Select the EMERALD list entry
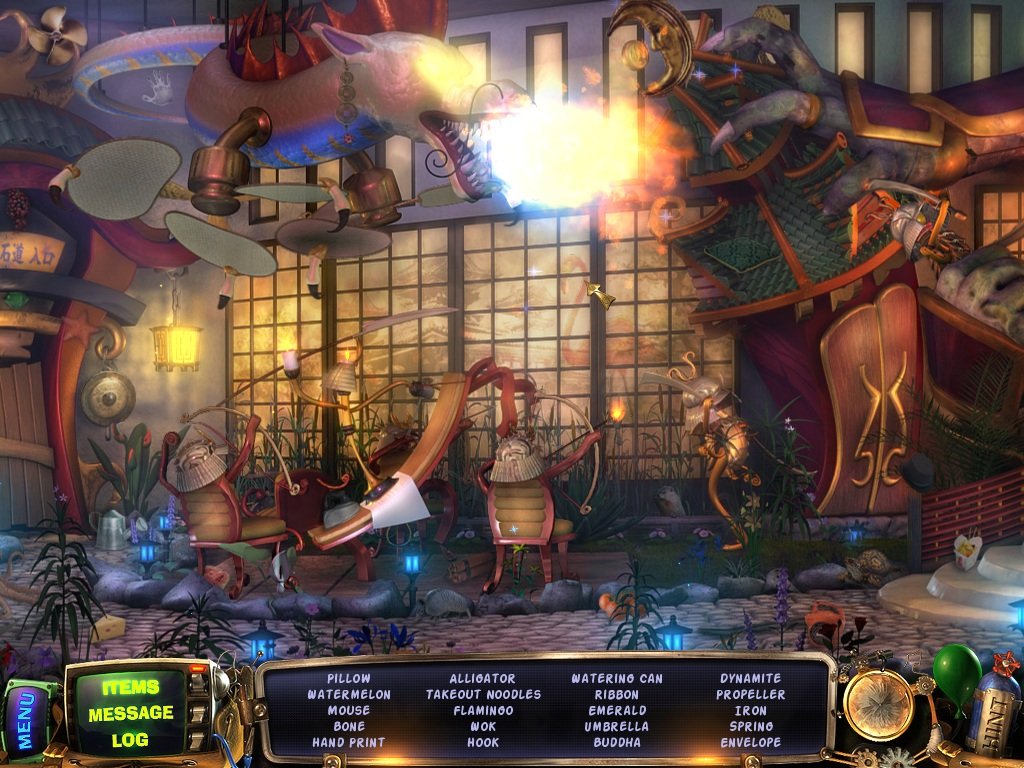 coord(616,710)
